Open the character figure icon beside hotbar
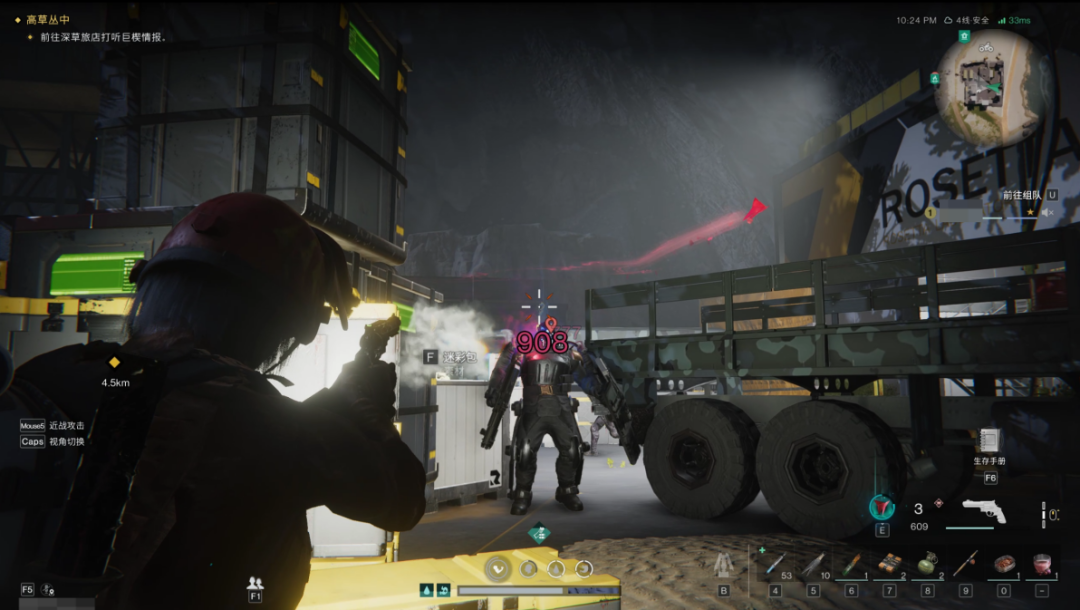1080x610 pixels. [x=724, y=565]
